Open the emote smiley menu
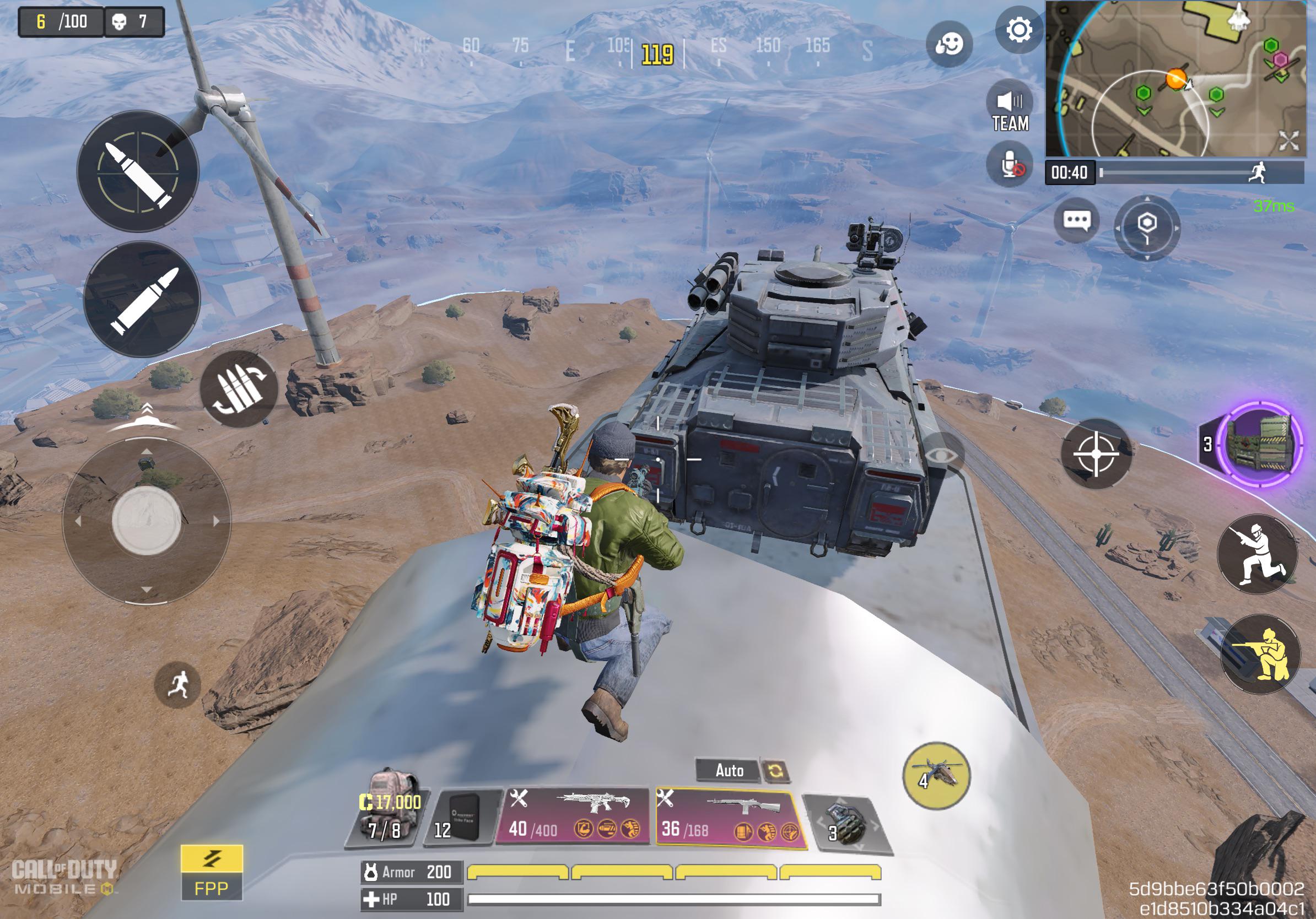Image resolution: width=1316 pixels, height=919 pixels. [x=948, y=44]
